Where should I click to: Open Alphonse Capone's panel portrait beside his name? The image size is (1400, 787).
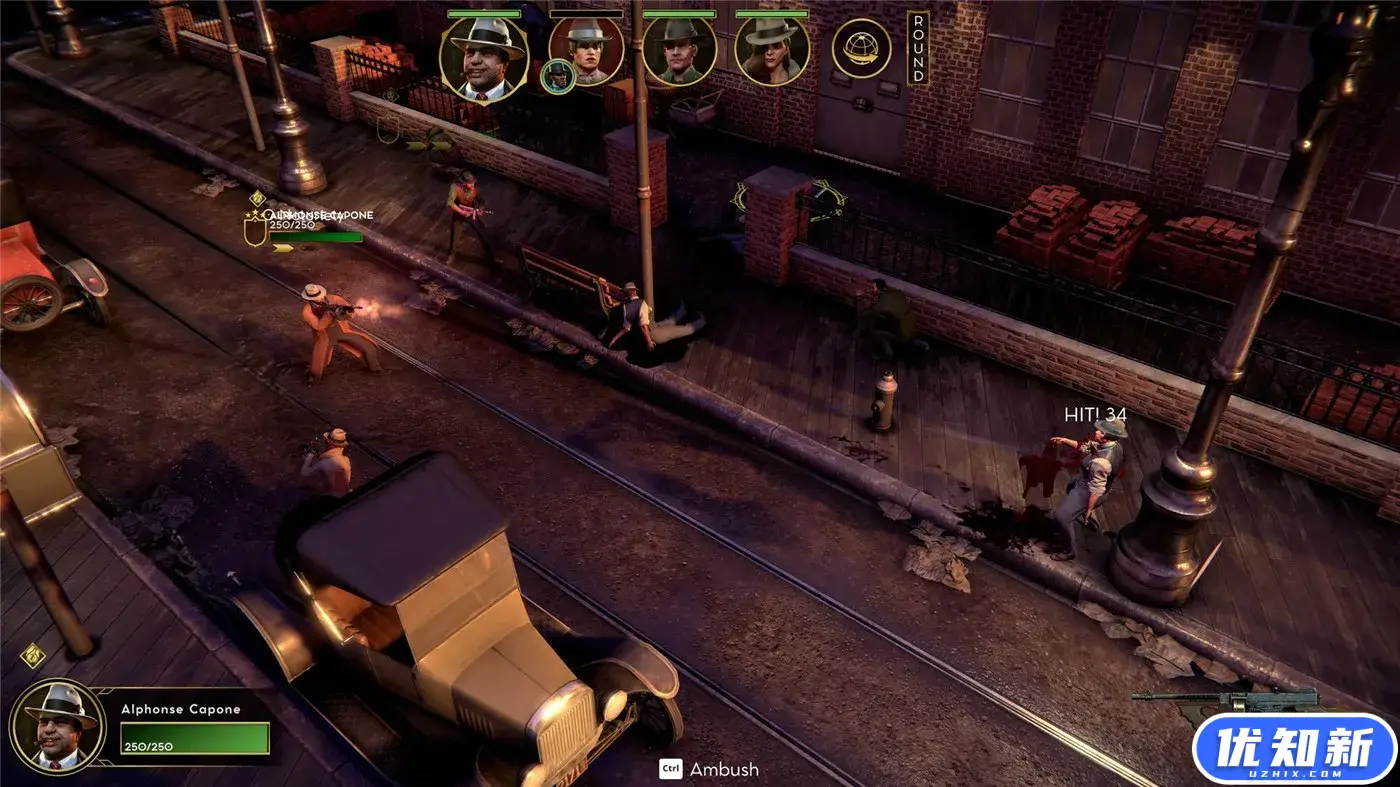pos(56,726)
